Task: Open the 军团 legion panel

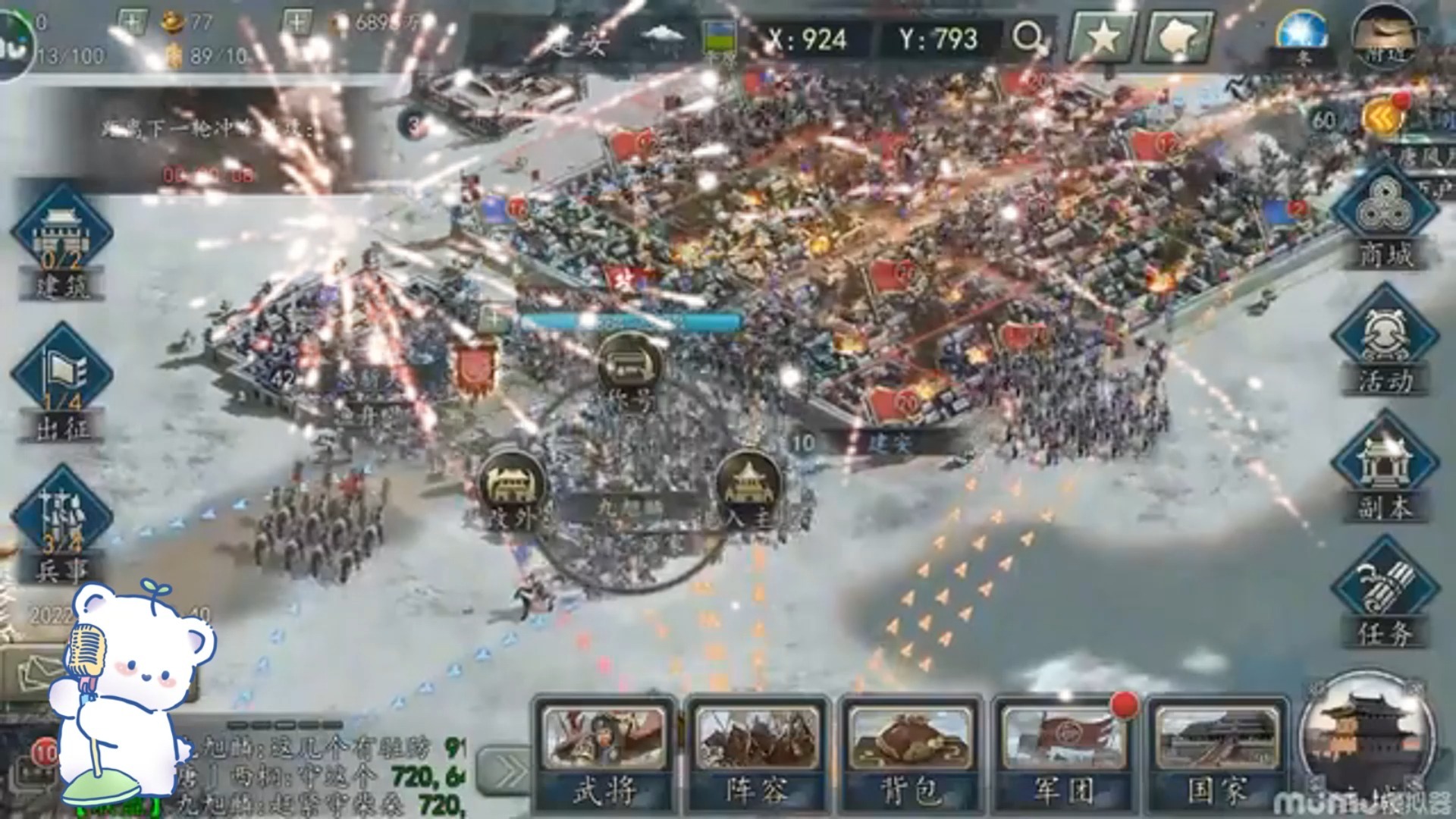Action: click(x=1063, y=755)
